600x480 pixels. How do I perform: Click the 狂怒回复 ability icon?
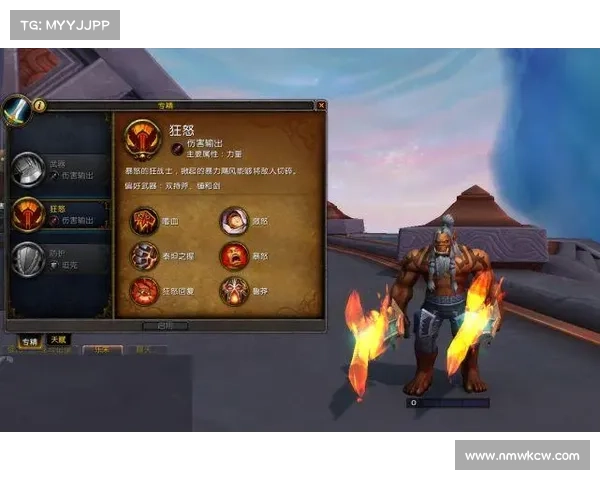pos(144,291)
